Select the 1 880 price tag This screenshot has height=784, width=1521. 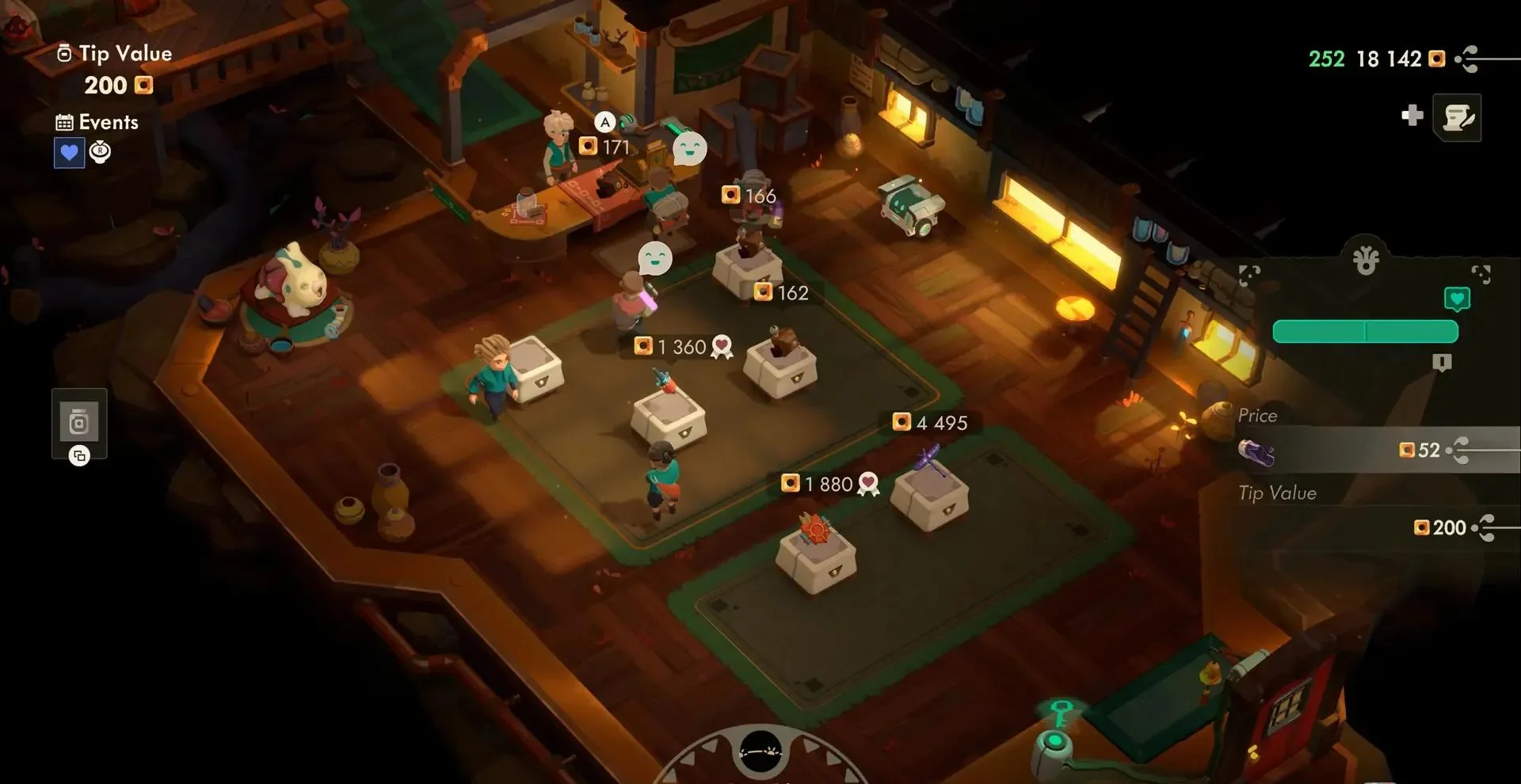tap(829, 484)
